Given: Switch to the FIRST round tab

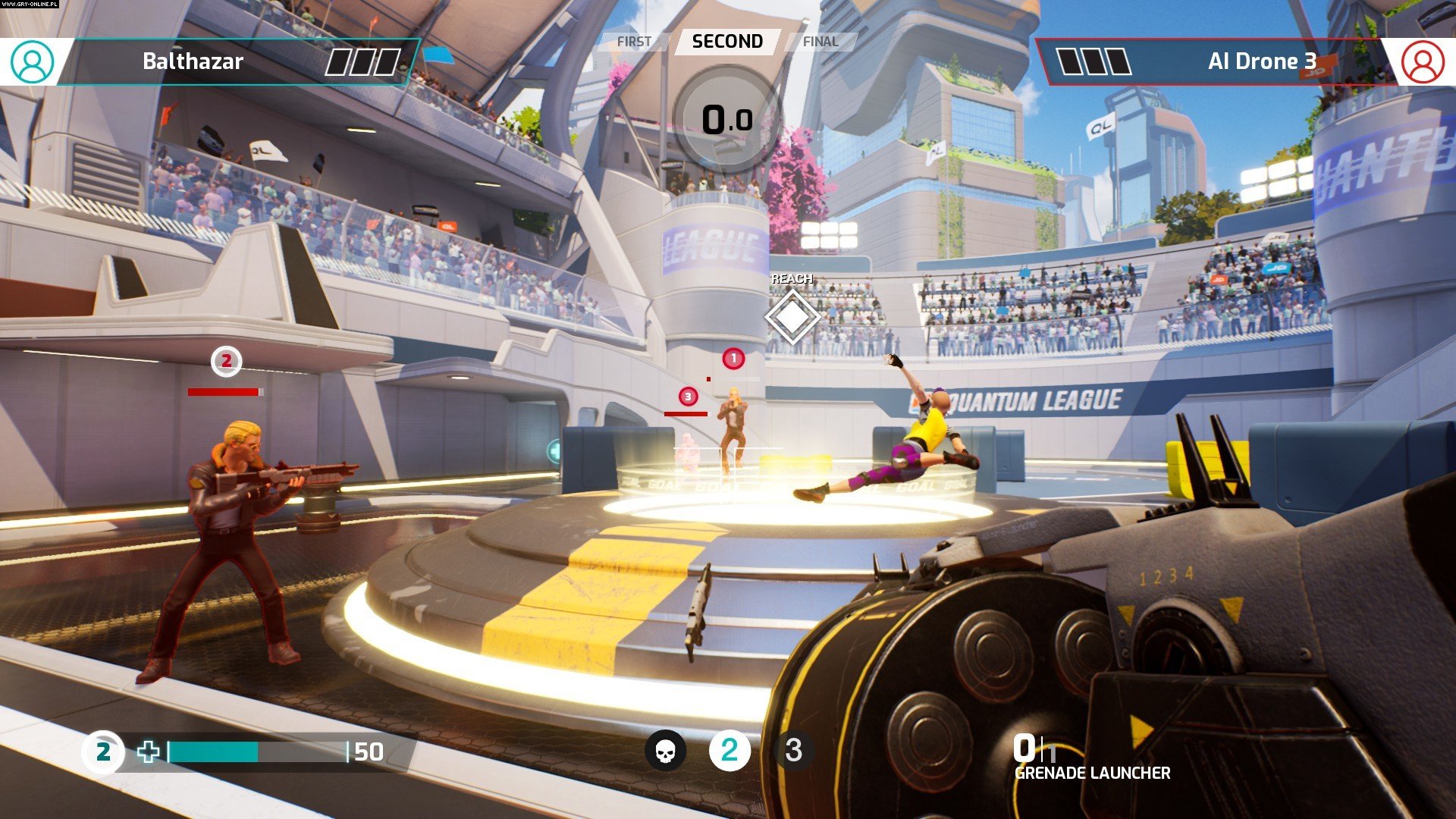Looking at the screenshot, I should pyautogui.click(x=634, y=42).
